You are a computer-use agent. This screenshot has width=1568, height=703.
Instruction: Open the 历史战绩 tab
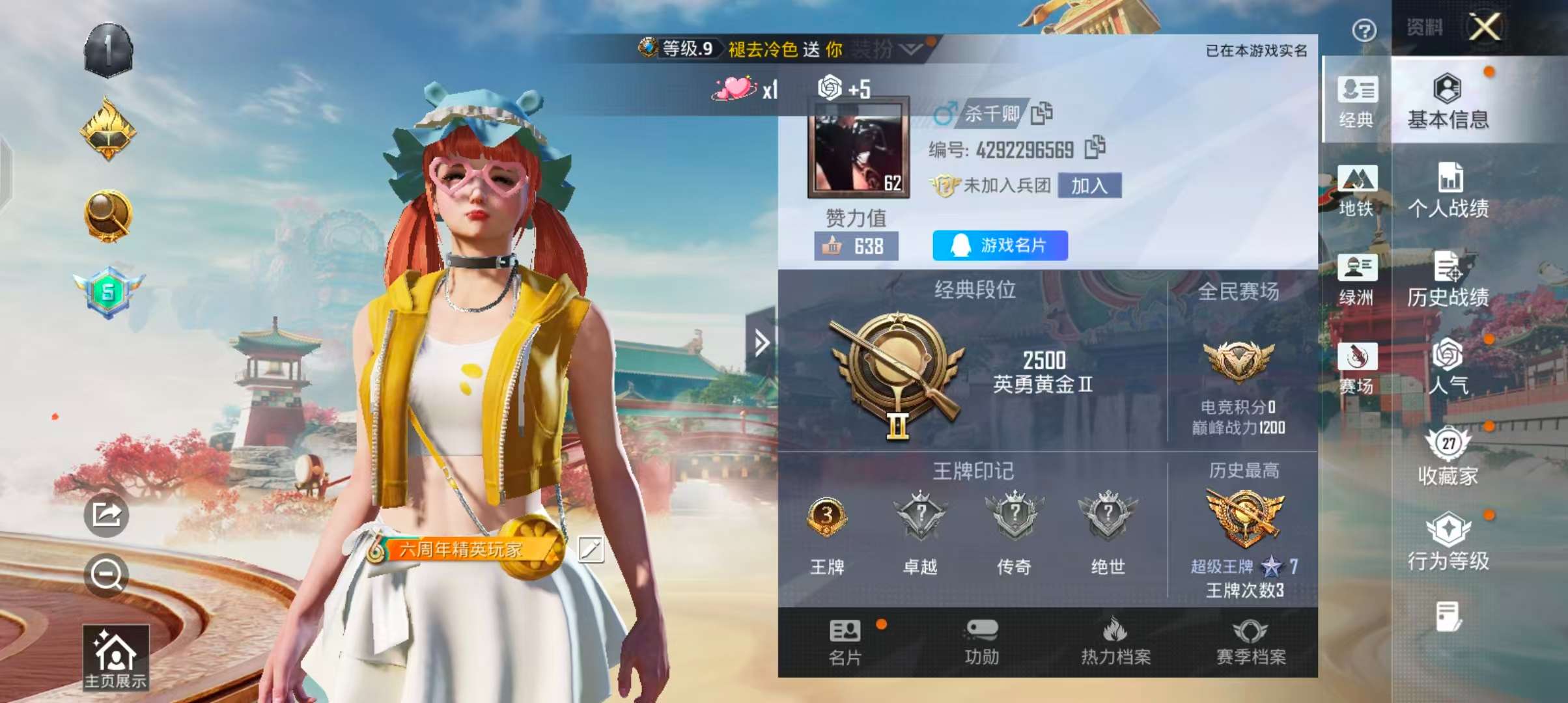click(x=1448, y=280)
